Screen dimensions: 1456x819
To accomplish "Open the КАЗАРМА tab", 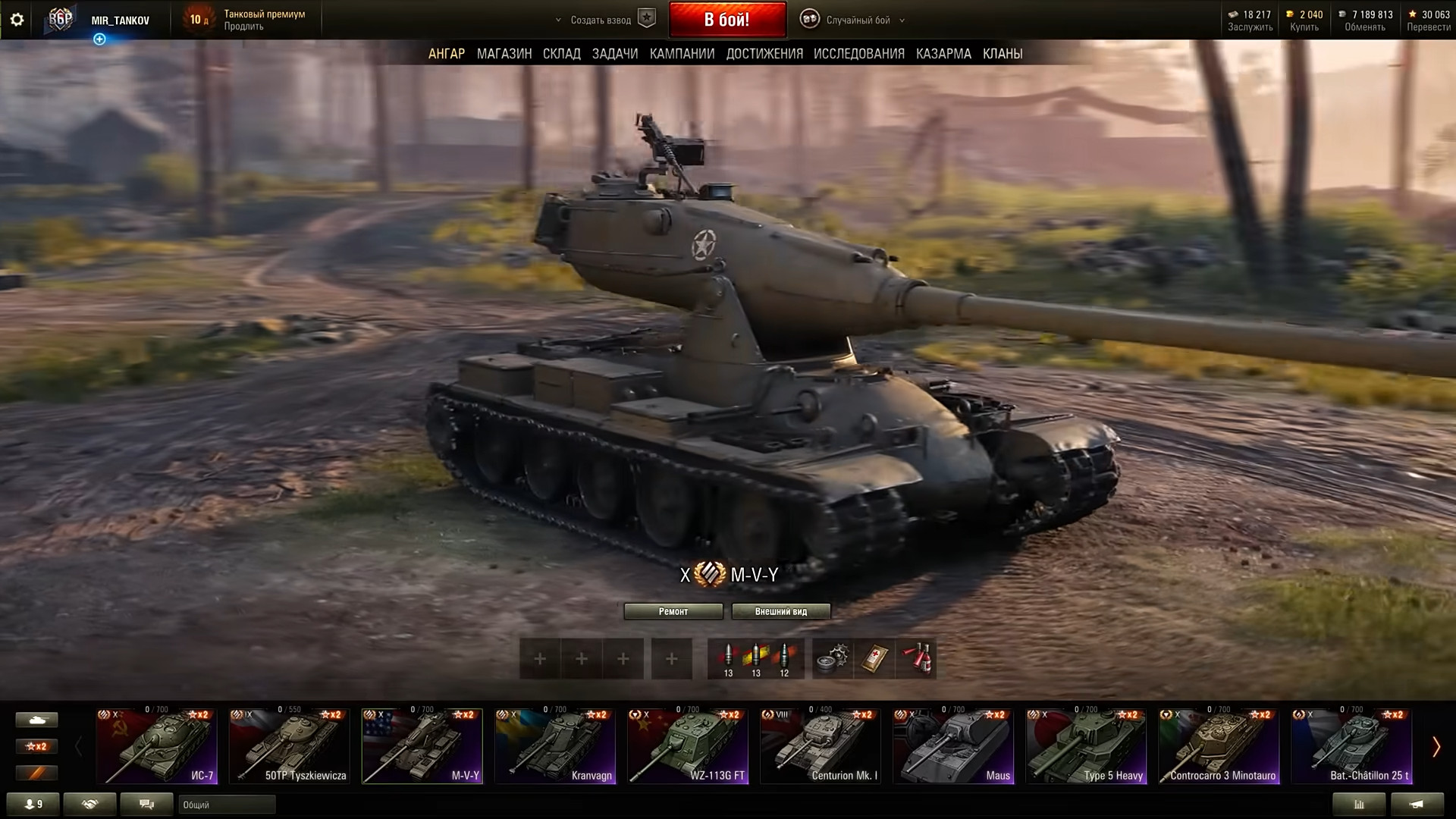I will click(x=943, y=54).
